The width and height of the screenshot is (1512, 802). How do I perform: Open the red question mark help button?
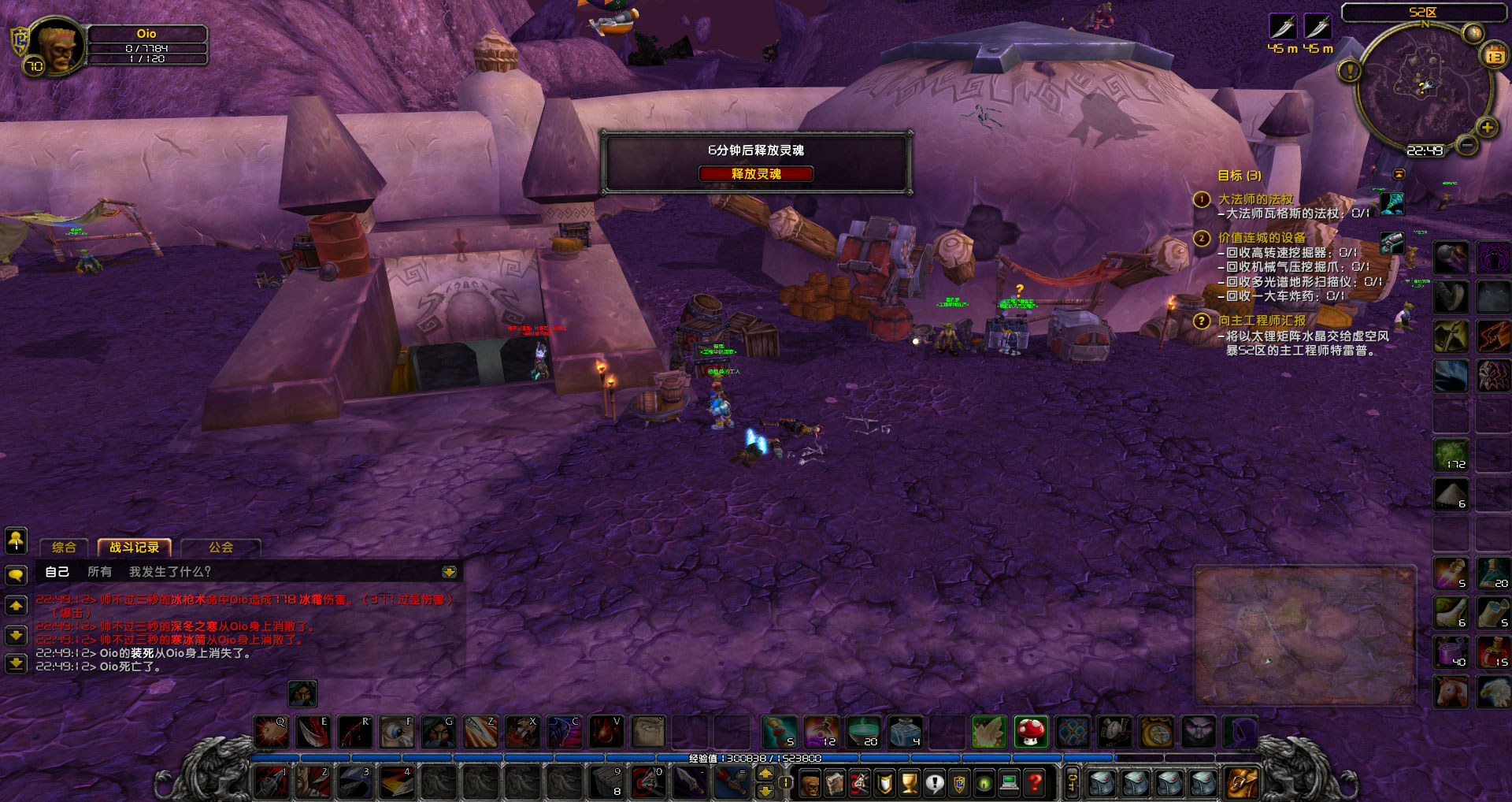tap(1035, 782)
